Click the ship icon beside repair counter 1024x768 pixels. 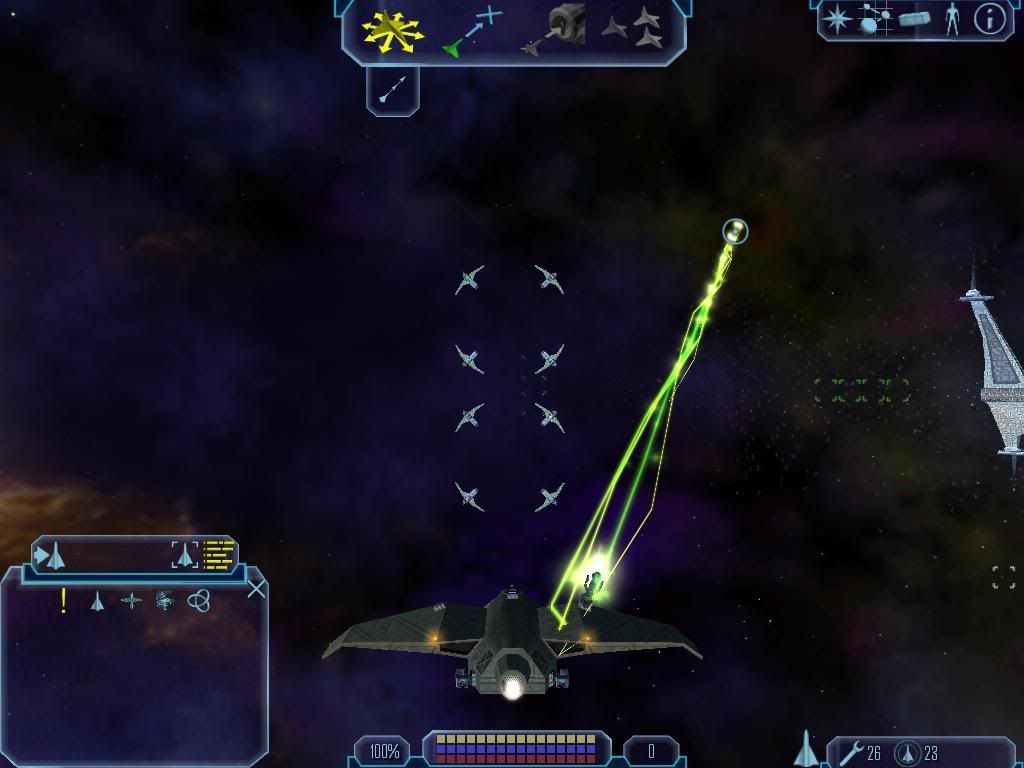pos(806,749)
